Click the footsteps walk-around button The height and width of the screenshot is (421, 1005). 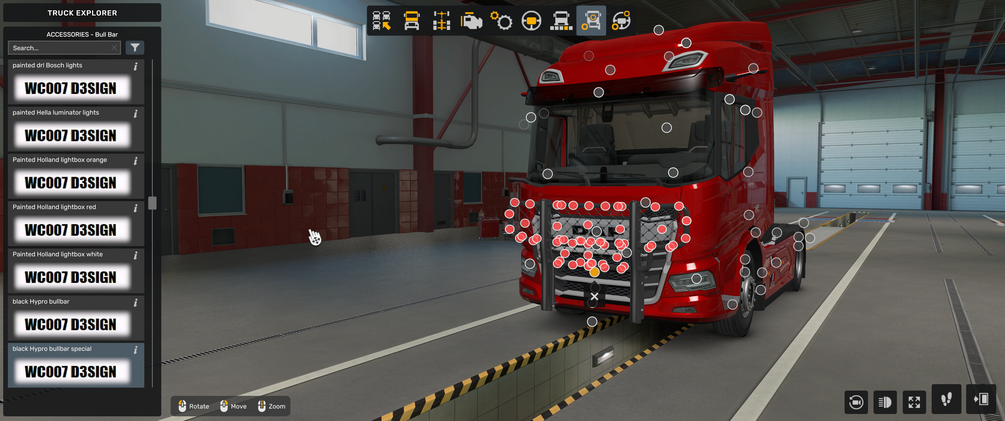click(947, 399)
